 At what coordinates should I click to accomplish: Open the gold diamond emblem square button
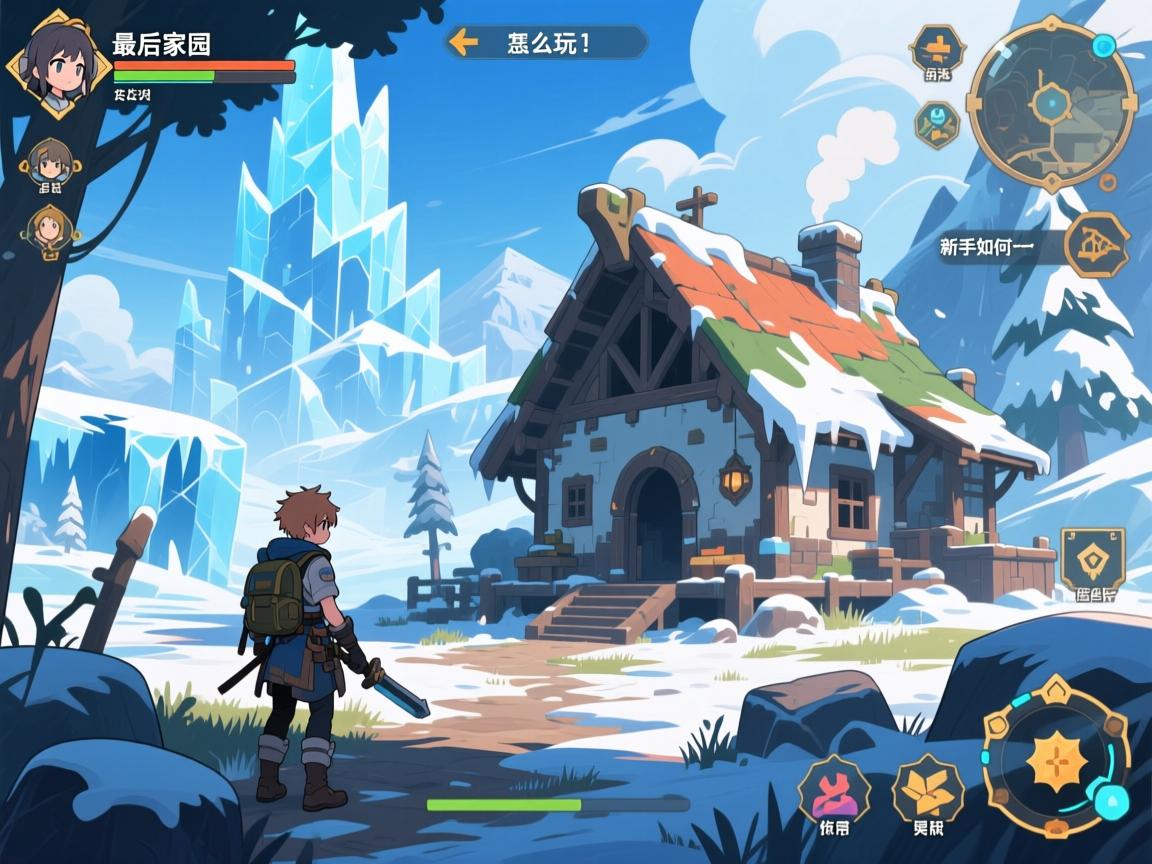coord(1092,559)
